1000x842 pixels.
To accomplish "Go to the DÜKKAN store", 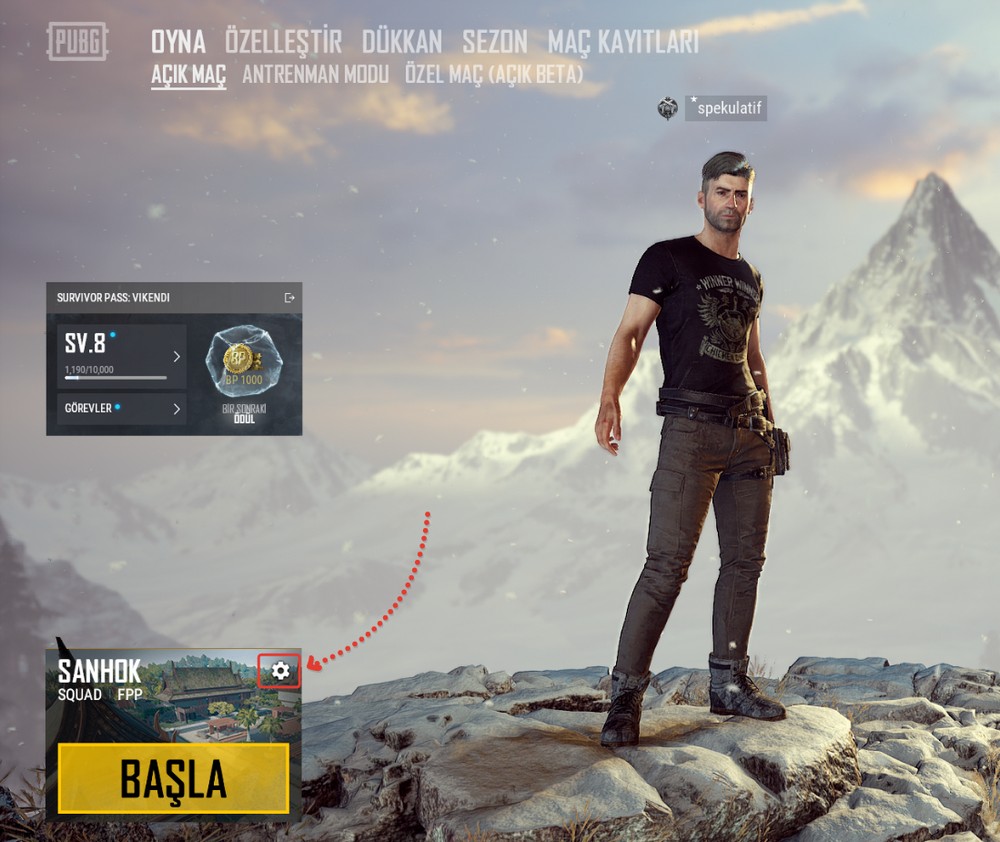I will (x=401, y=41).
